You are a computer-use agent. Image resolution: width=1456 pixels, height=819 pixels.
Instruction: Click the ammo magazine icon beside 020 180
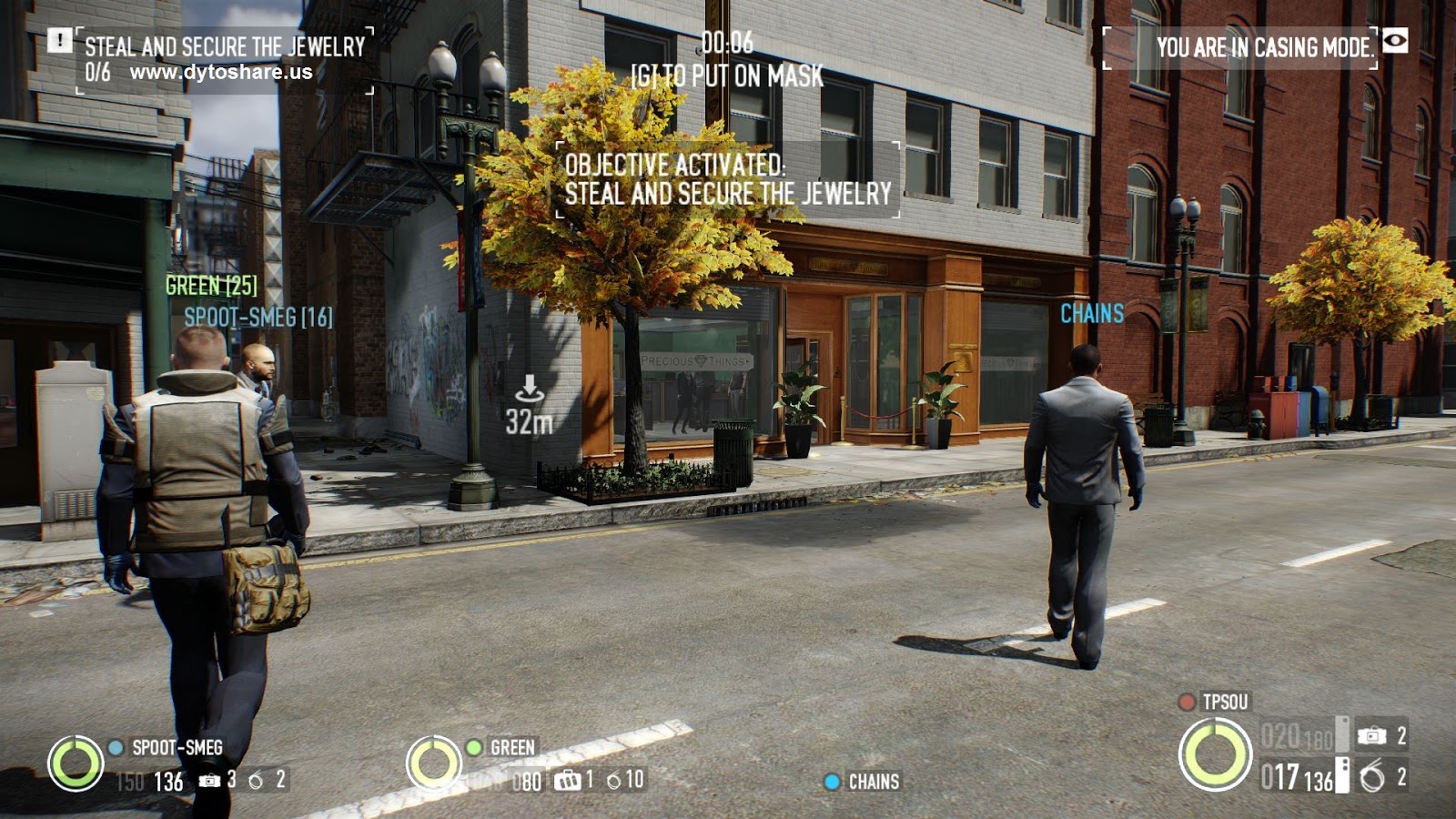point(1340,734)
